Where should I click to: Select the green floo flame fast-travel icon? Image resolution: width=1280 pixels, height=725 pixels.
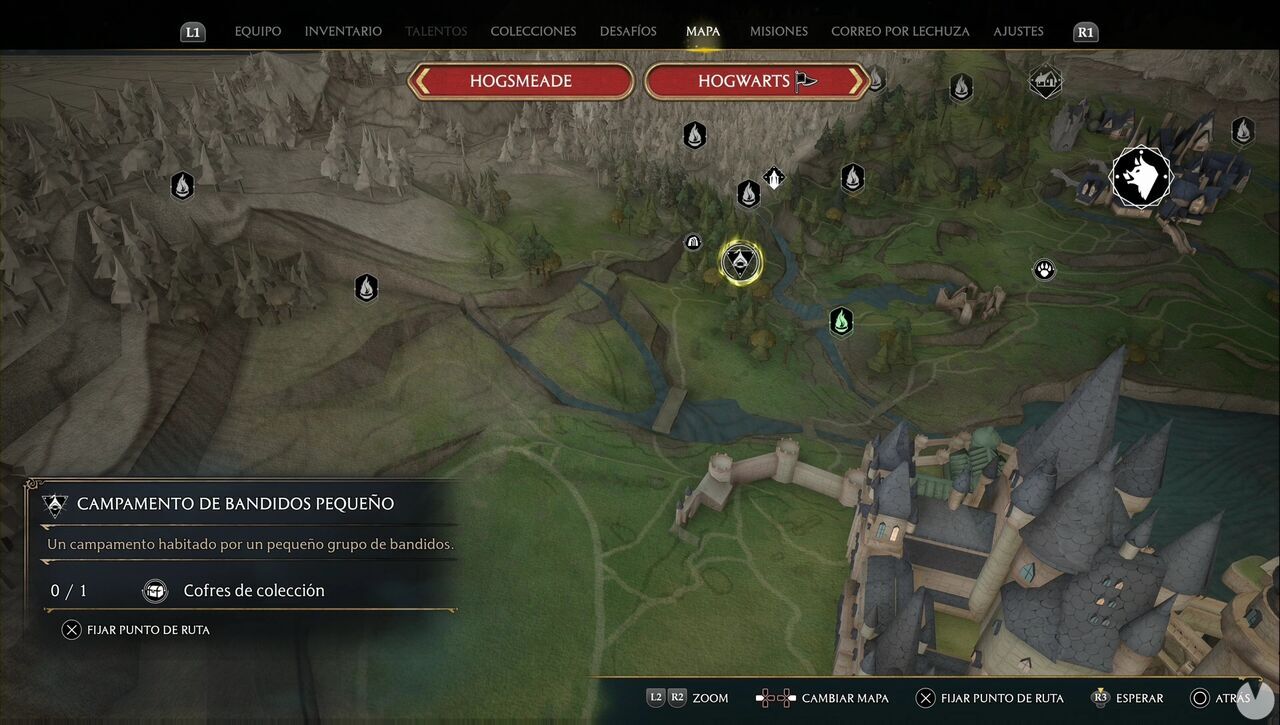click(x=840, y=322)
